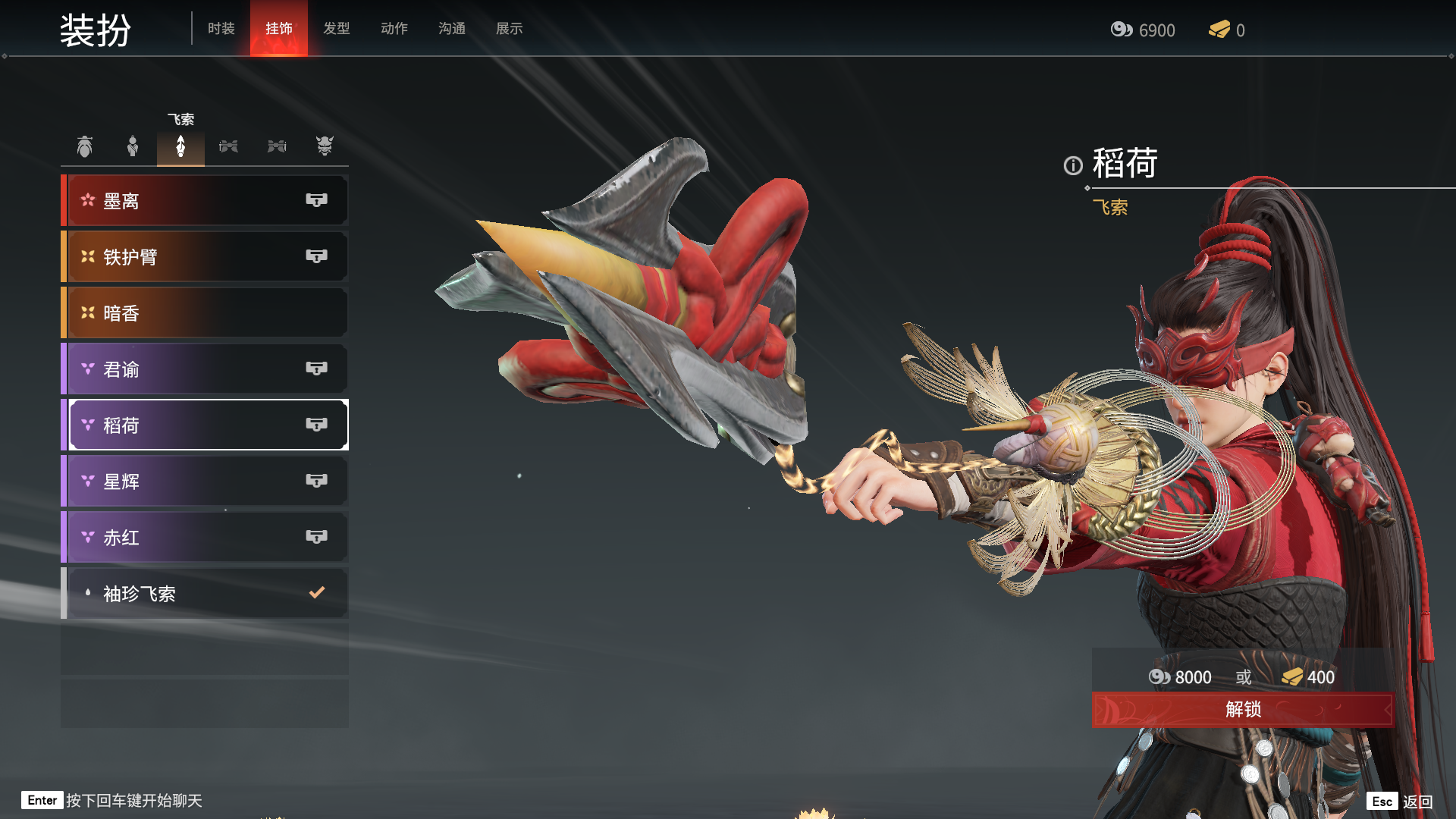Preview the 君谕 skin
1456x819 pixels.
(205, 369)
